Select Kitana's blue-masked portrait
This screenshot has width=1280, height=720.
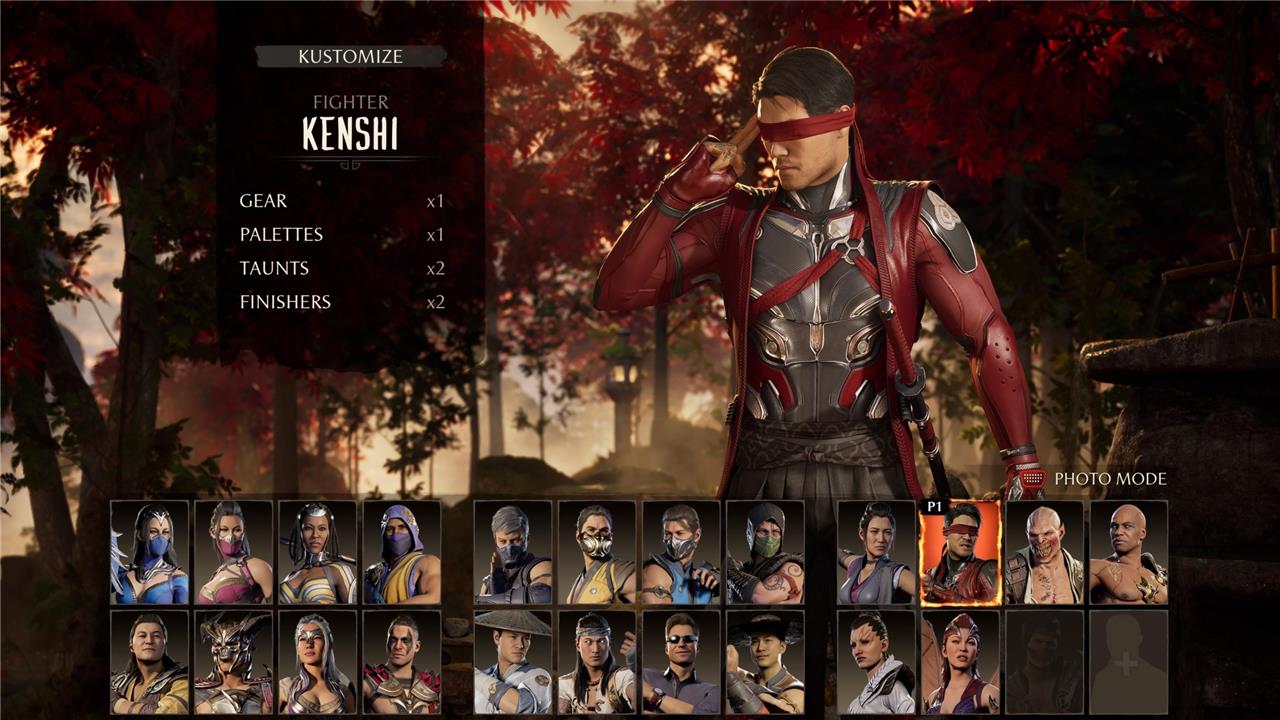point(150,552)
